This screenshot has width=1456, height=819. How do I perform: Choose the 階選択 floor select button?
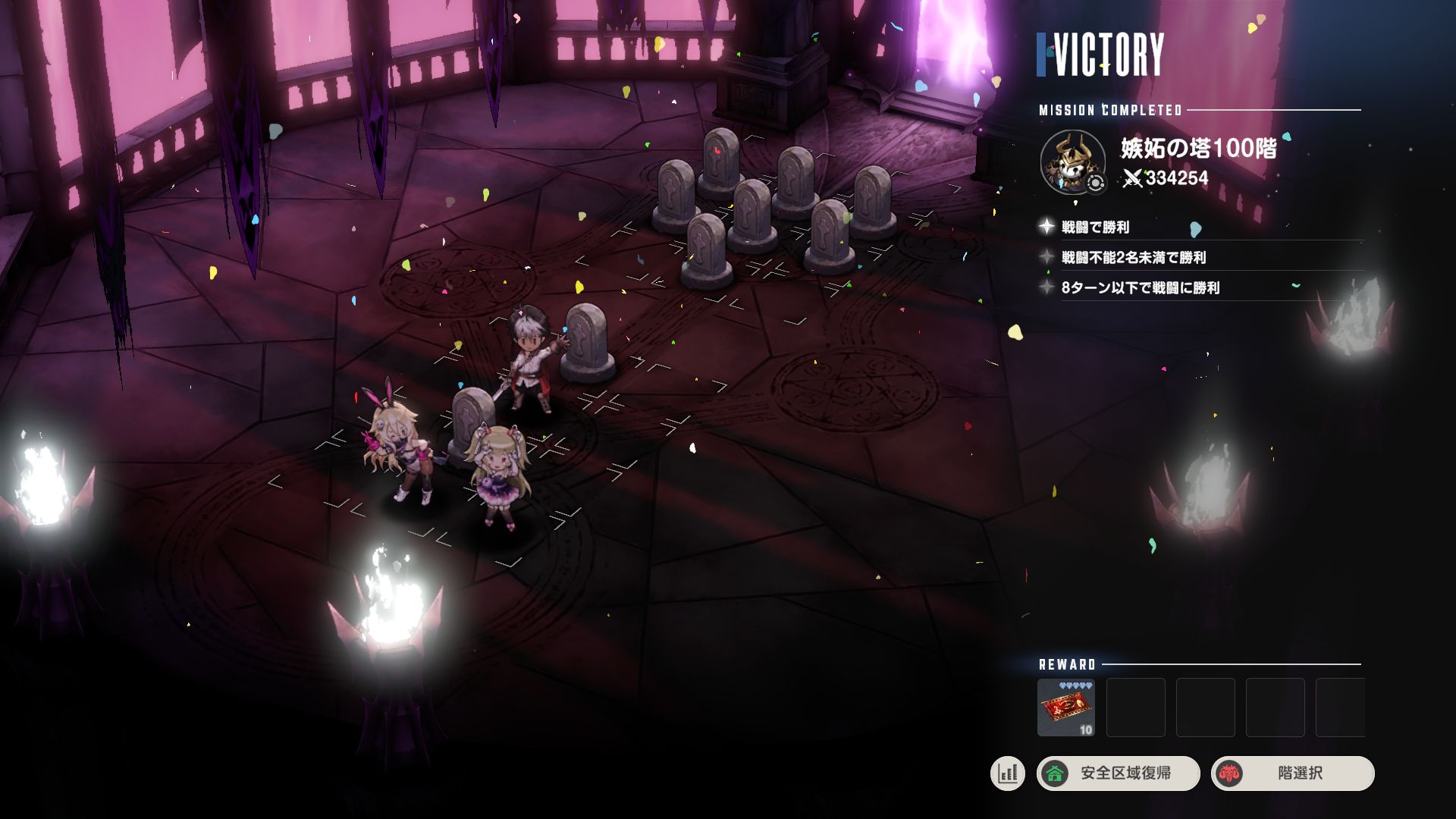[x=1292, y=773]
